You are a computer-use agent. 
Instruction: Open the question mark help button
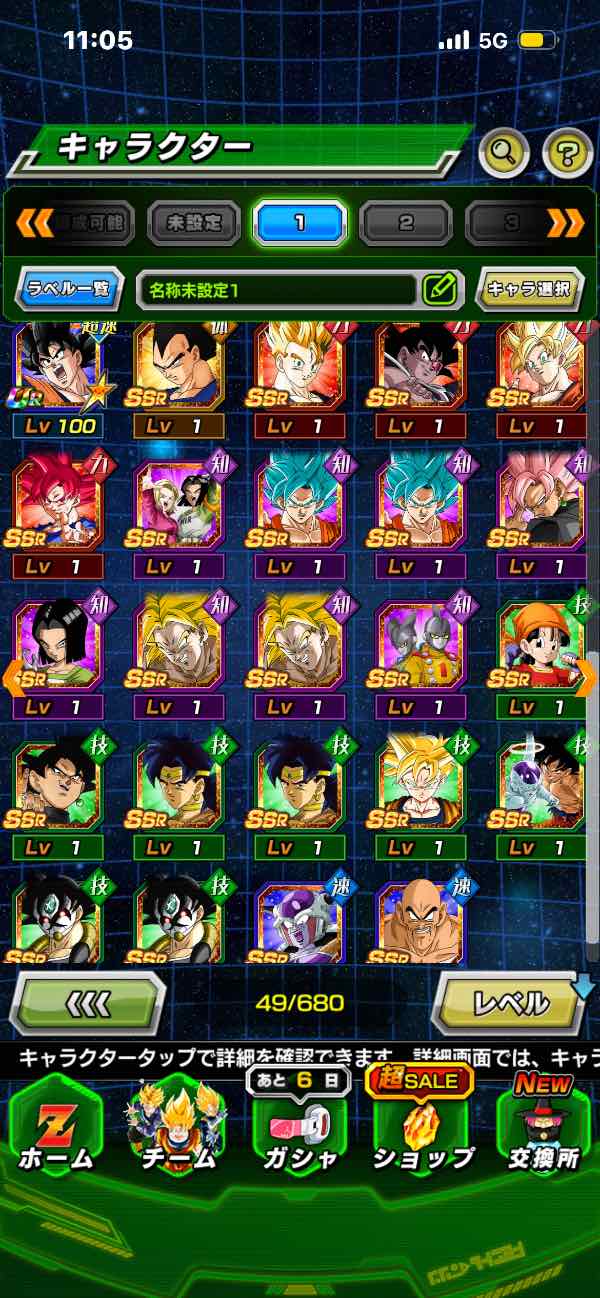pyautogui.click(x=567, y=152)
